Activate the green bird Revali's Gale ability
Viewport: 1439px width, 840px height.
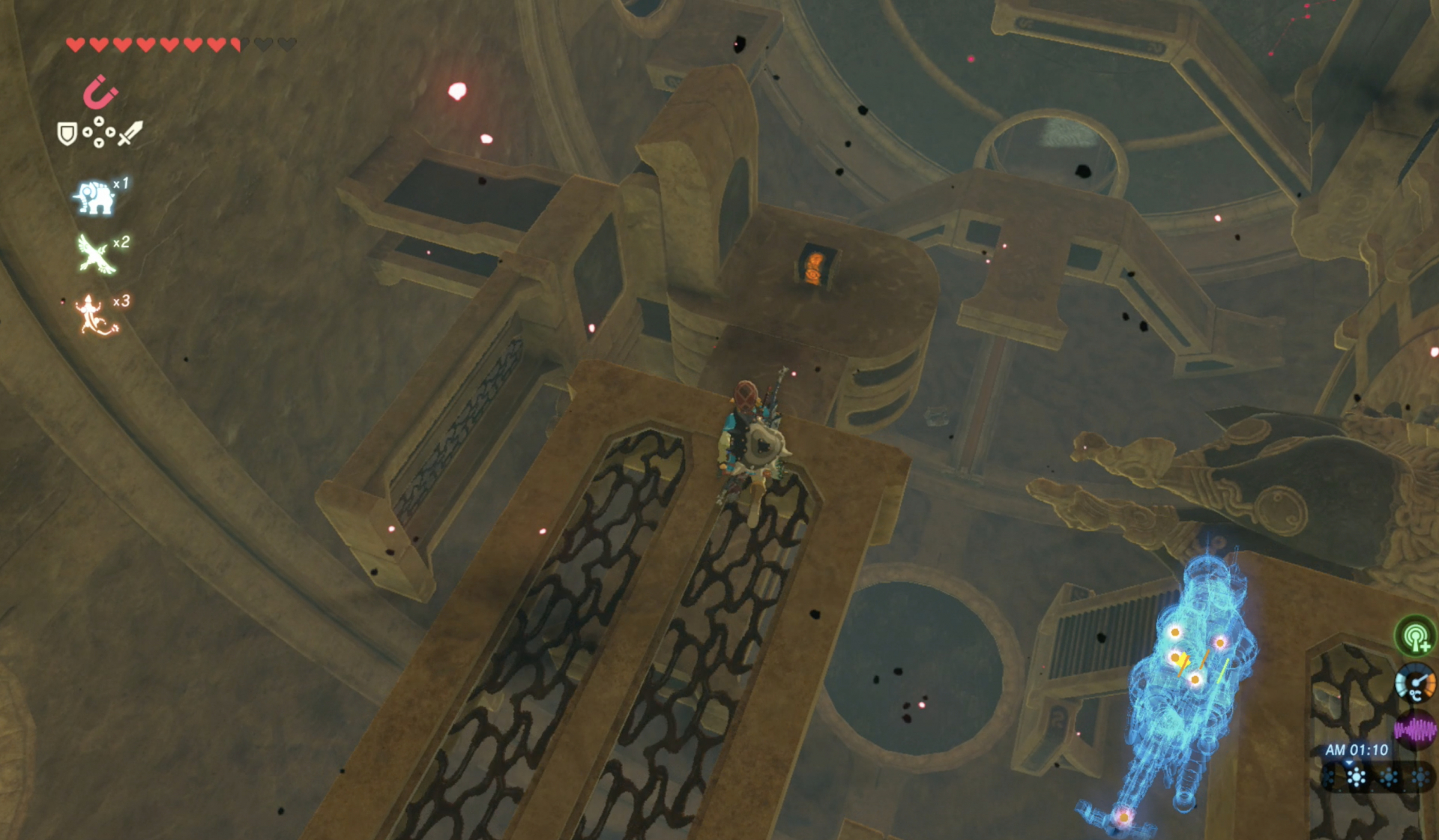[x=95, y=254]
